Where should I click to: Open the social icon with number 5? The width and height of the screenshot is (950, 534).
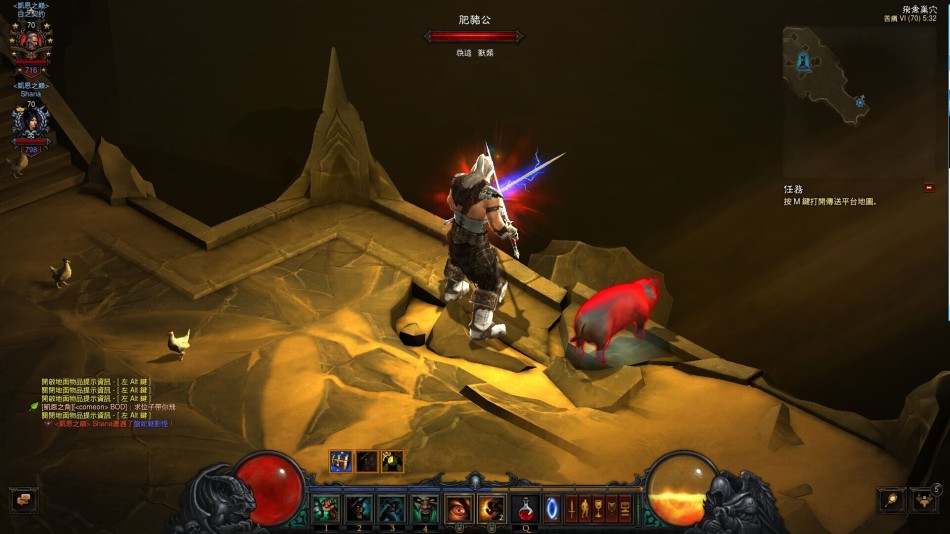click(x=924, y=499)
